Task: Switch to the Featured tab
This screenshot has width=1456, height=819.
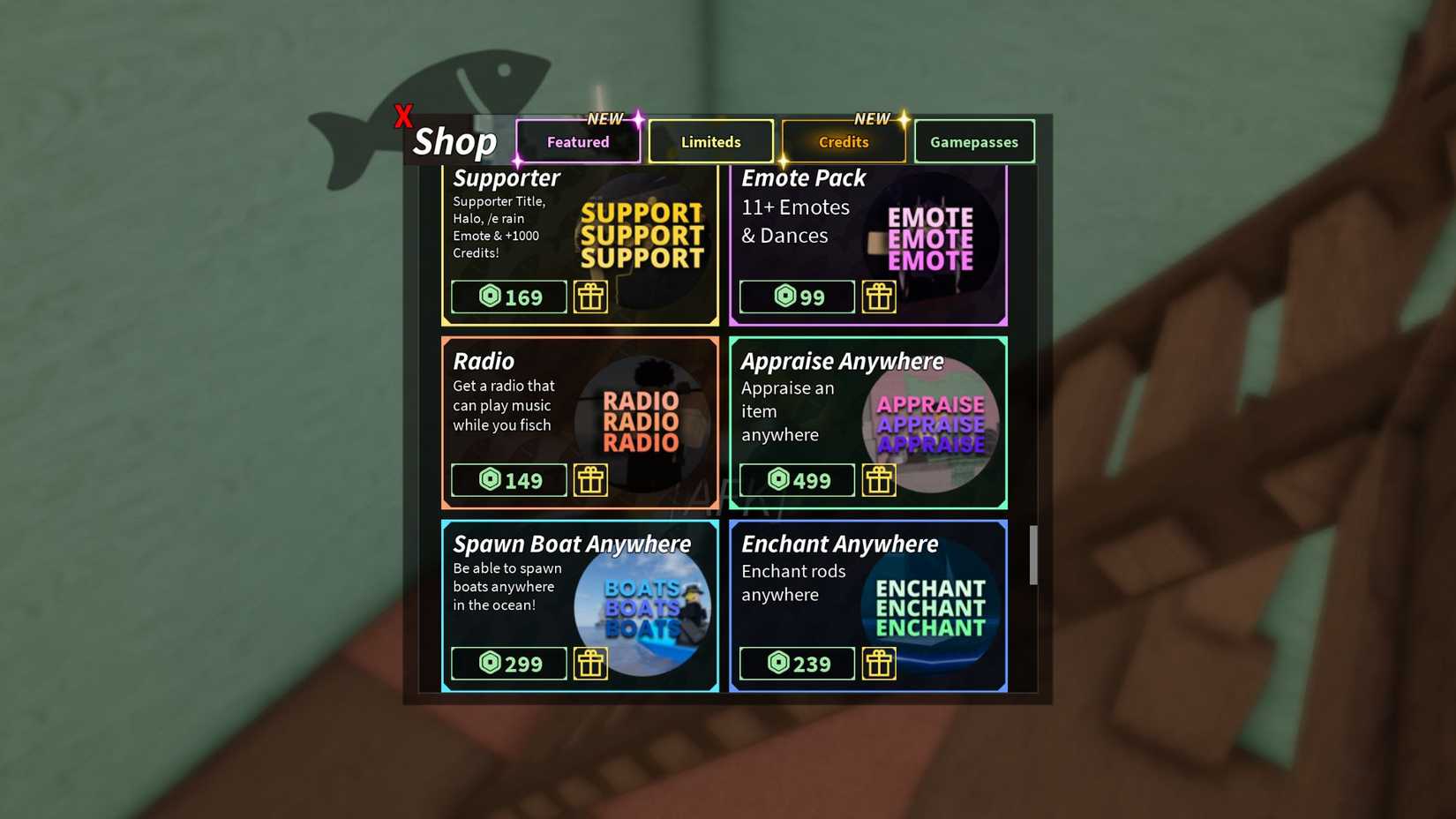Action: tap(578, 141)
